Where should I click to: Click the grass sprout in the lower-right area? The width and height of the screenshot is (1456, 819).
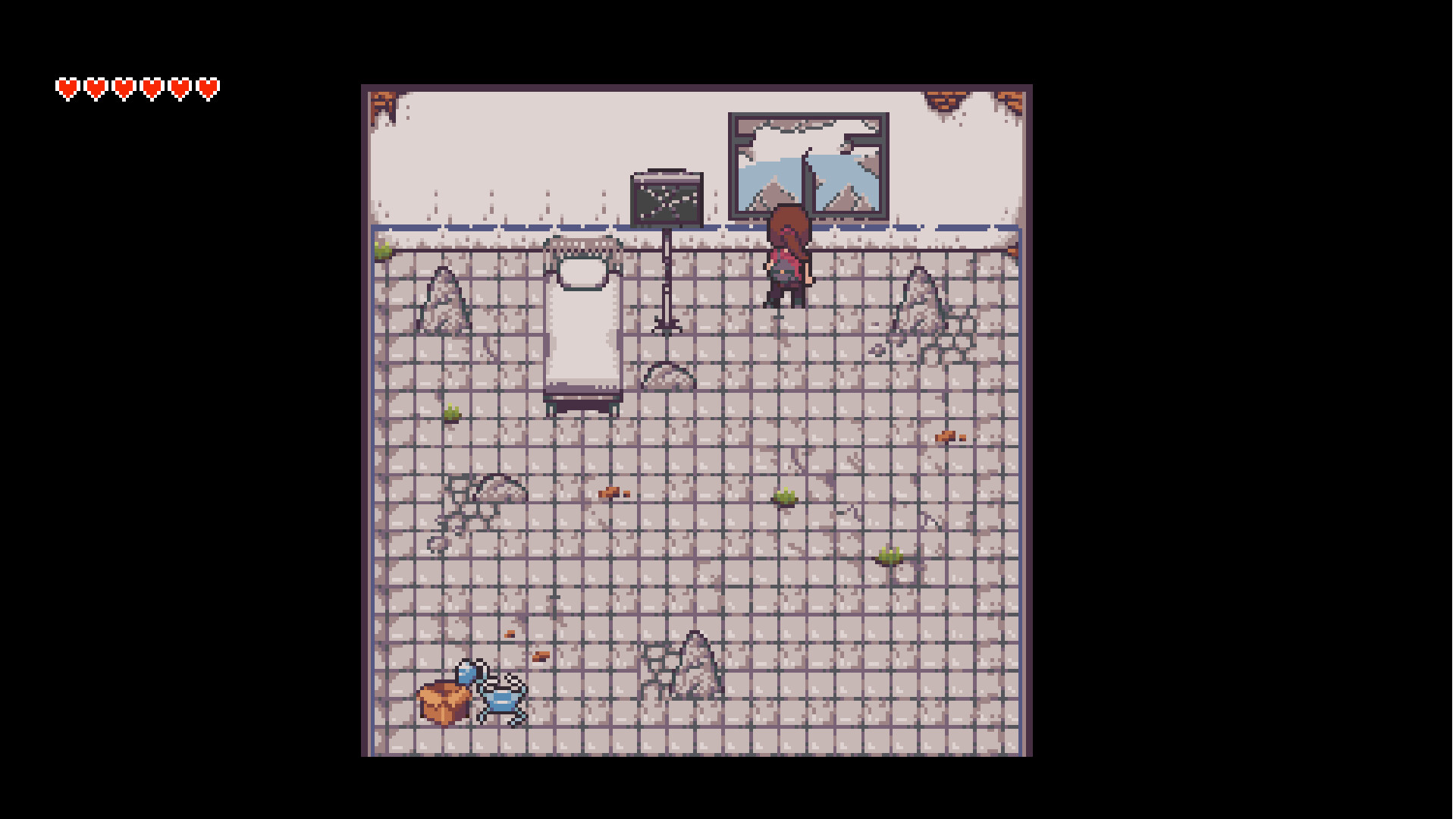(889, 555)
